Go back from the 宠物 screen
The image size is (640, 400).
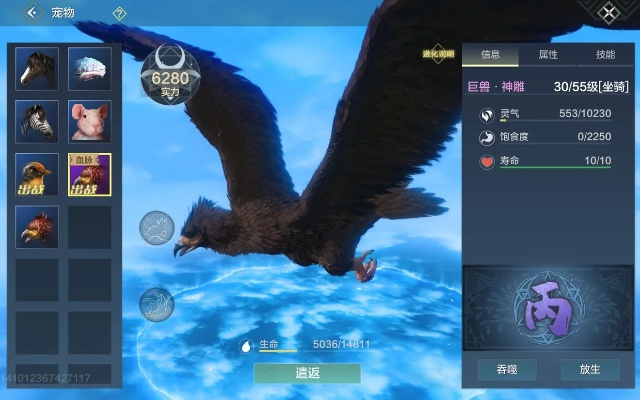click(32, 13)
